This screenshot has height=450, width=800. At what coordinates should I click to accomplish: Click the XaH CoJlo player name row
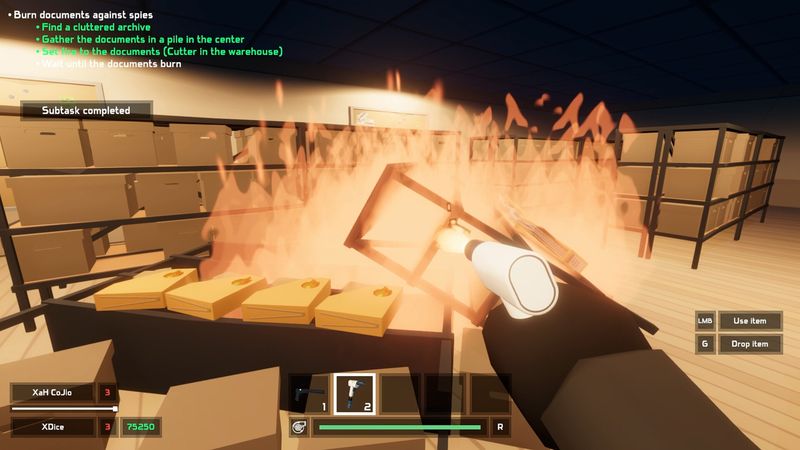tap(54, 392)
